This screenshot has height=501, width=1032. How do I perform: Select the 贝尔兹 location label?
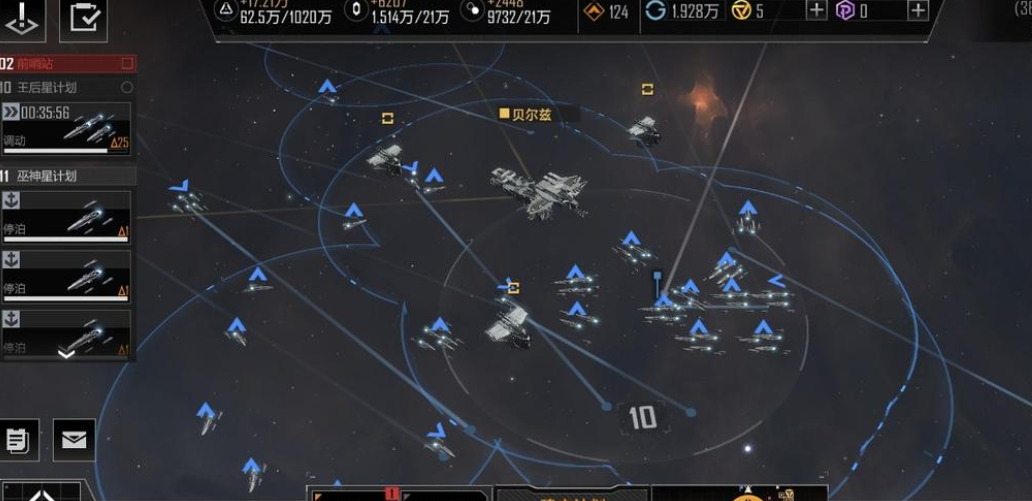[526, 114]
